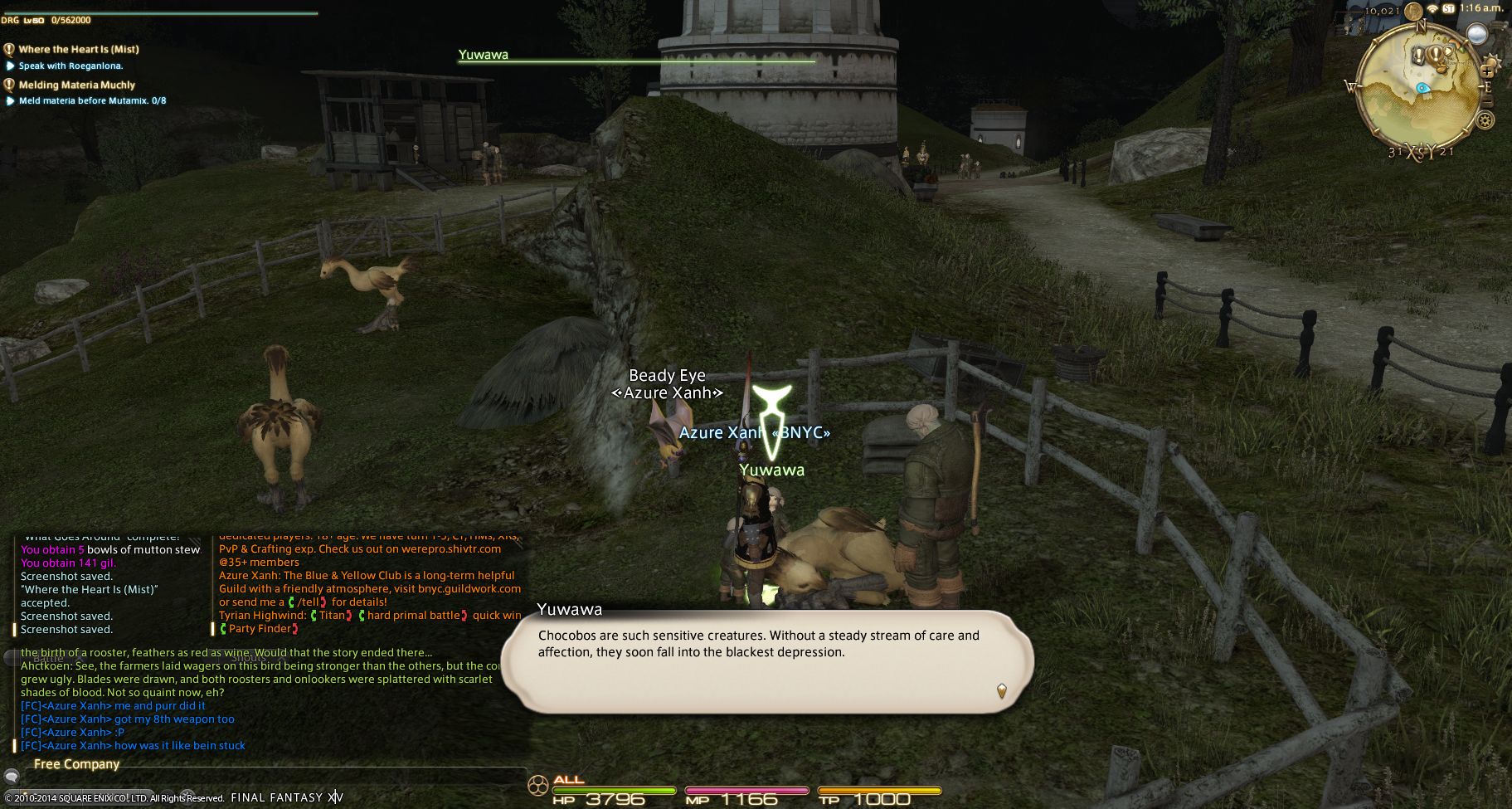Screen dimensions: 1512x809
Task: Click the weather orb by minimap
Action: point(1477,34)
